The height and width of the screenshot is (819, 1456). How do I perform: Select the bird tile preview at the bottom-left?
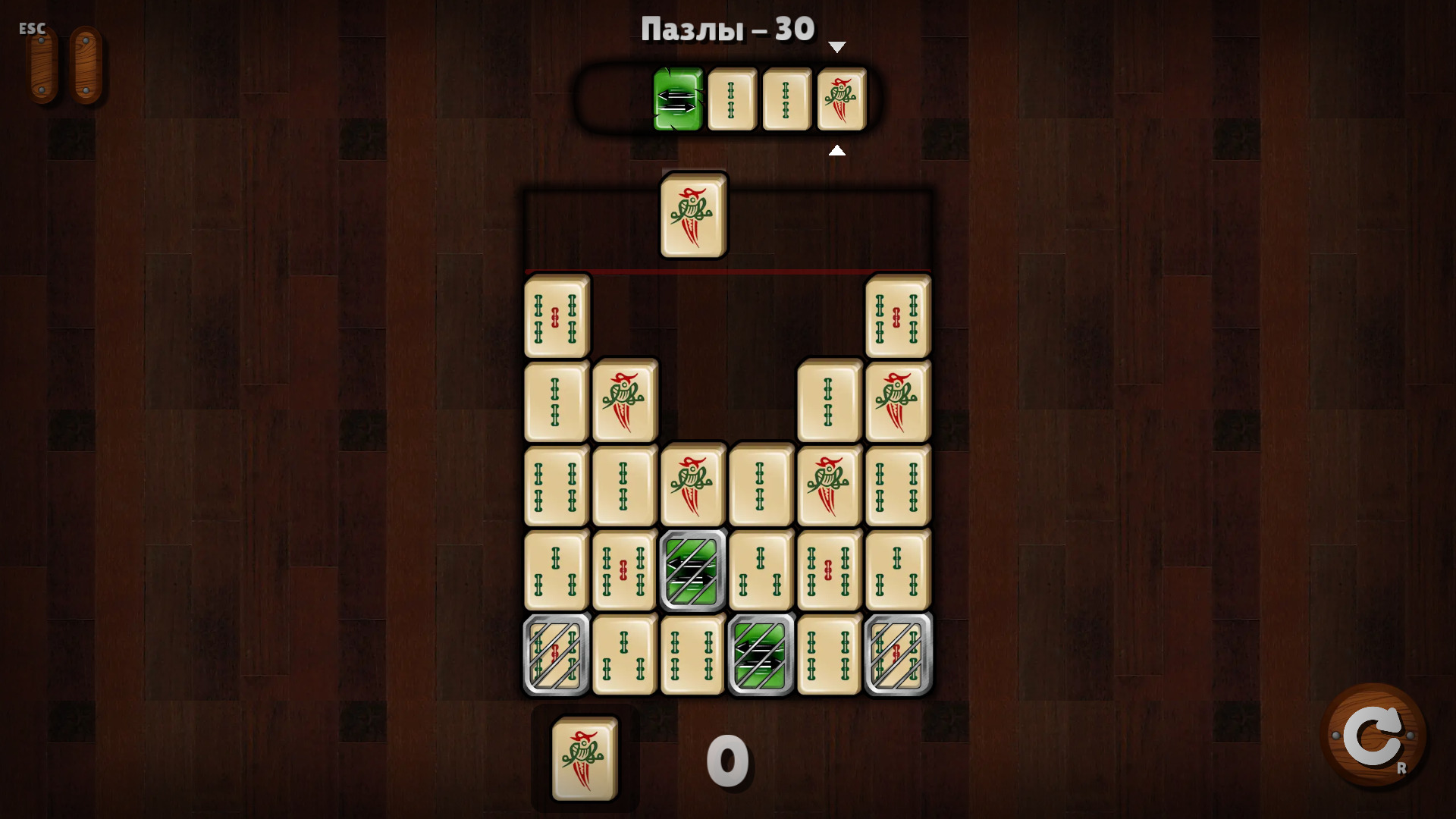point(582,758)
